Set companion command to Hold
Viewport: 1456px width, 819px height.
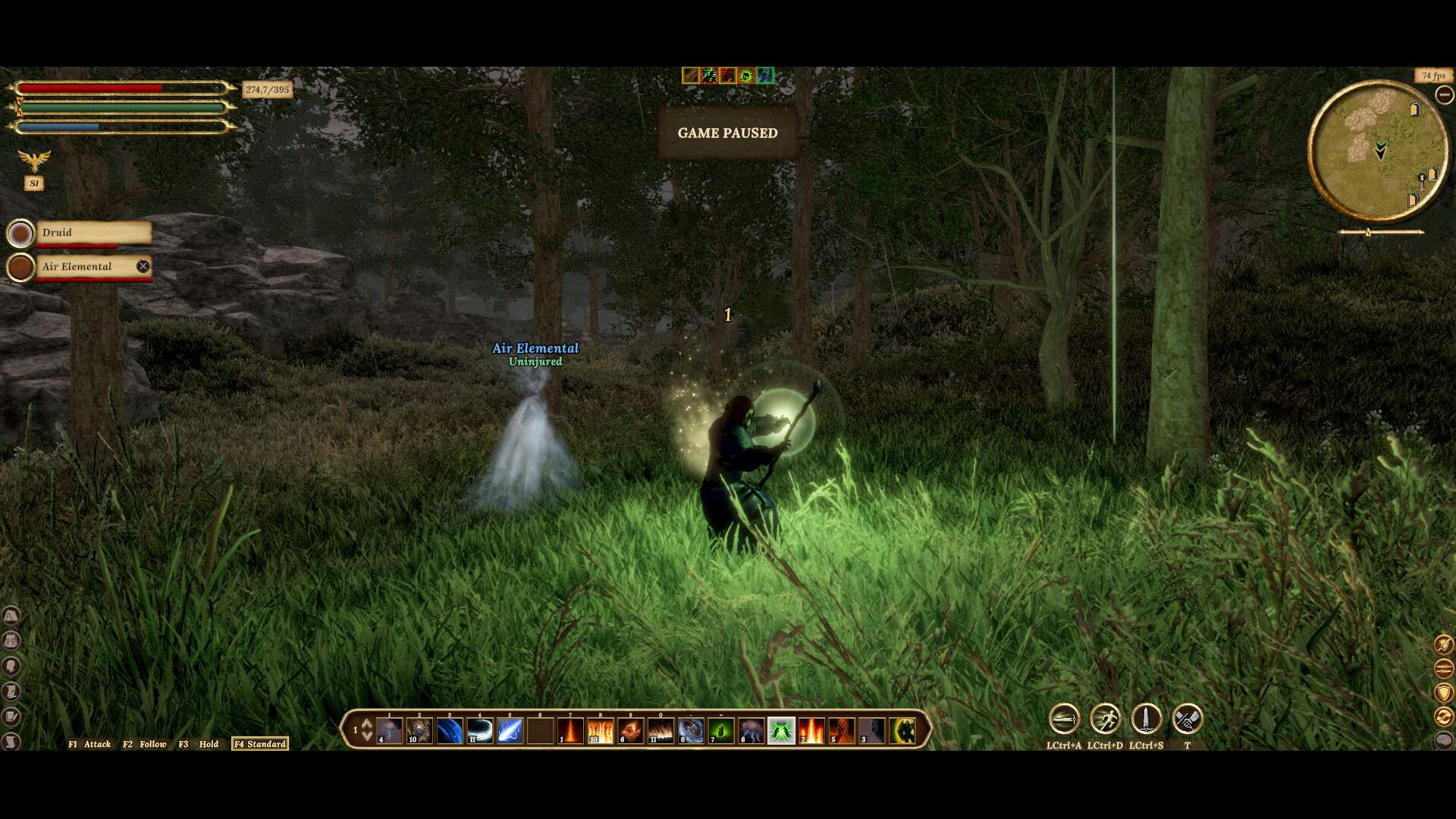199,744
